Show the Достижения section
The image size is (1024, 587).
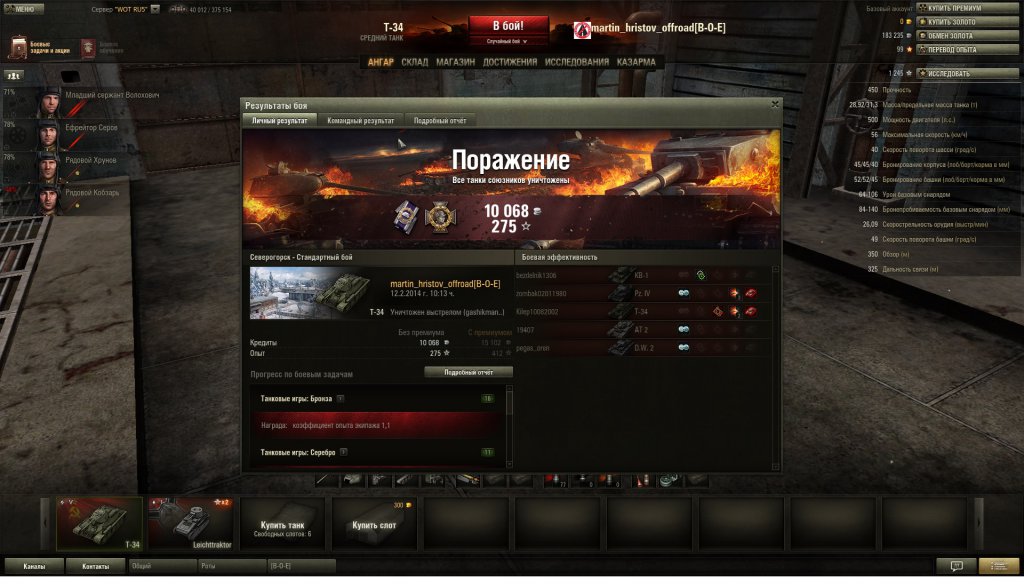509,62
